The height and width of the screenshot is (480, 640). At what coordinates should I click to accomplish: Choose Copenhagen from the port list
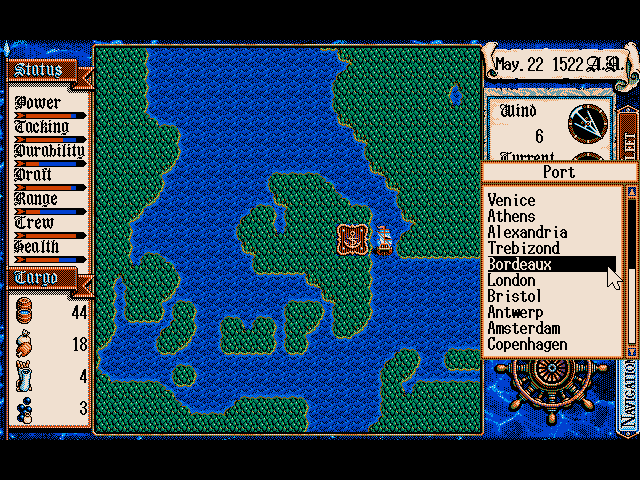[527, 344]
